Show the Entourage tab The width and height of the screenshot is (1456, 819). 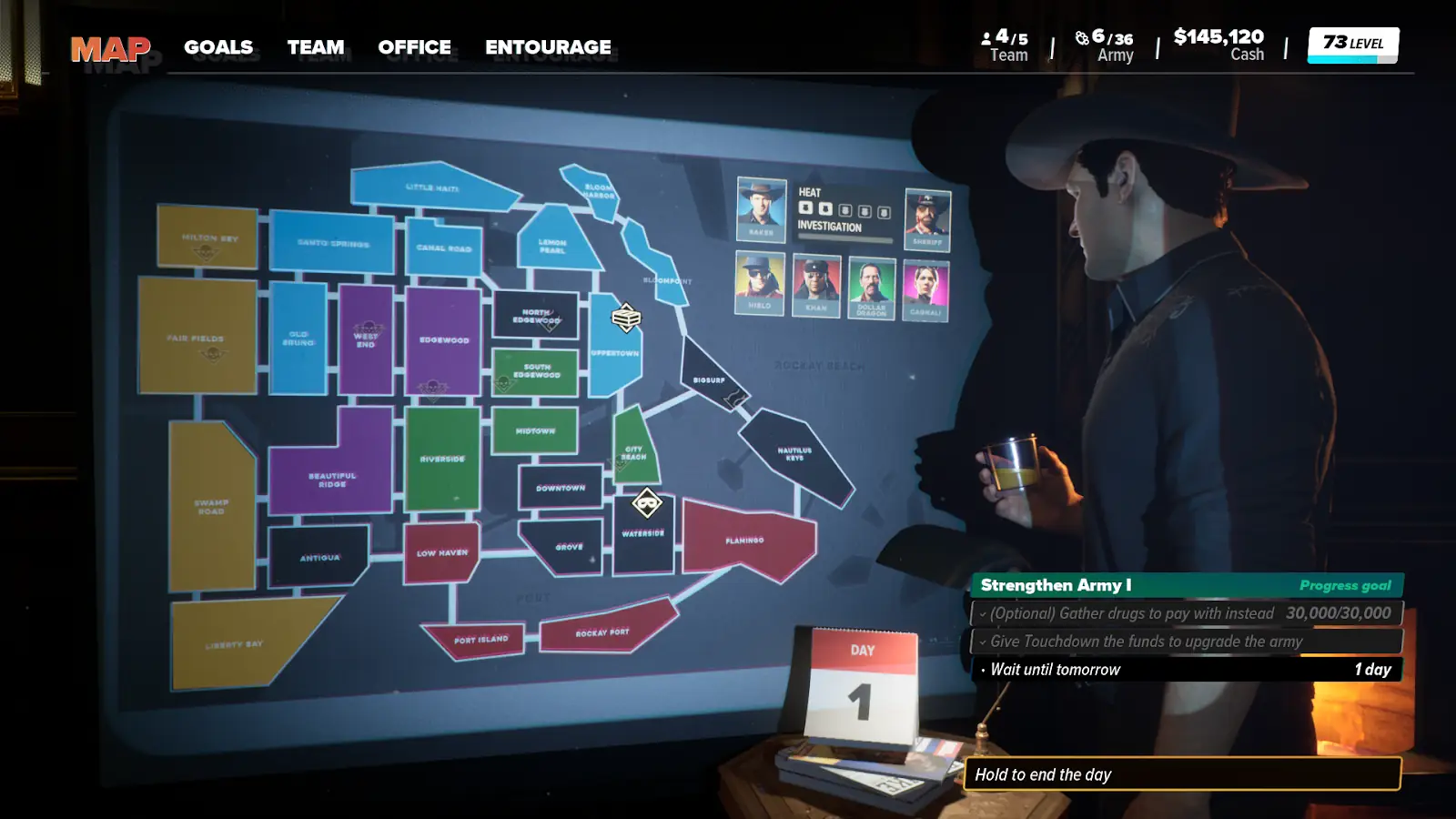[x=548, y=47]
